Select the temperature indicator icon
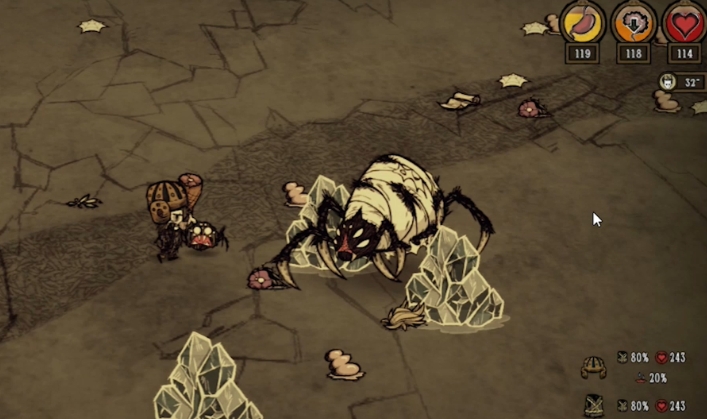 [667, 82]
